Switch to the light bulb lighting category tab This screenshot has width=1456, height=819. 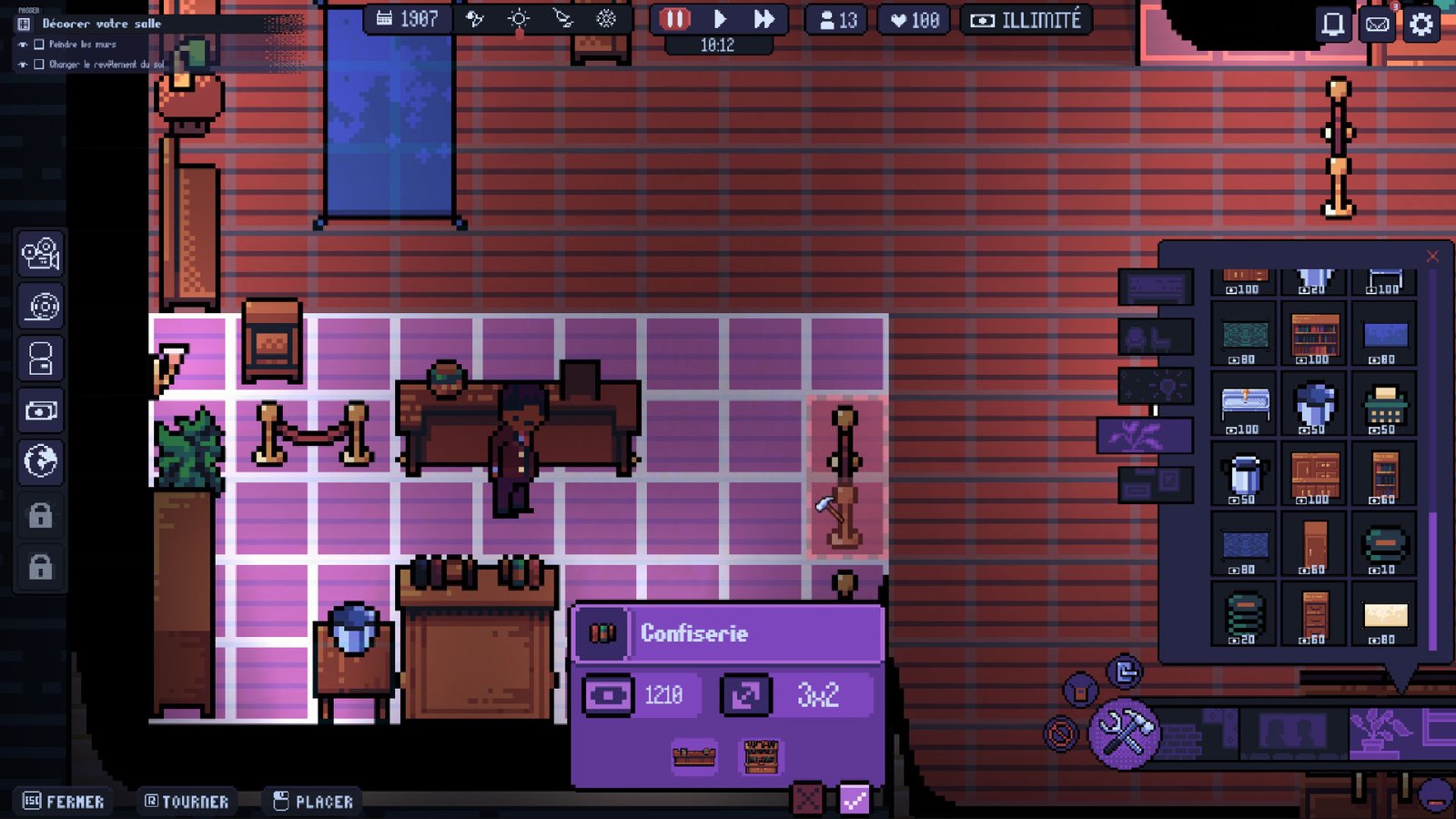[x=1156, y=387]
